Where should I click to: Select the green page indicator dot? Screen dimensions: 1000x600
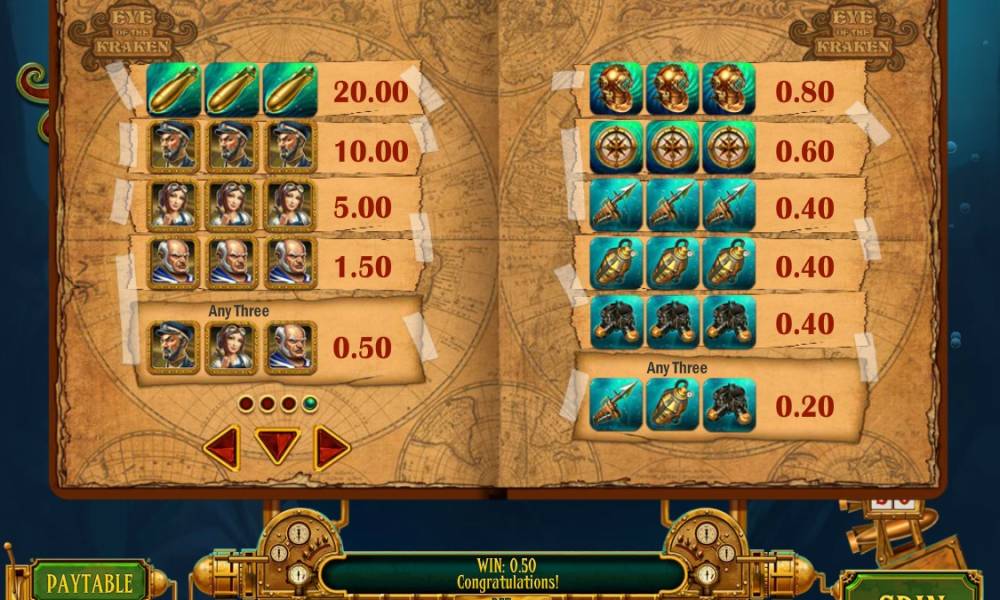310,404
